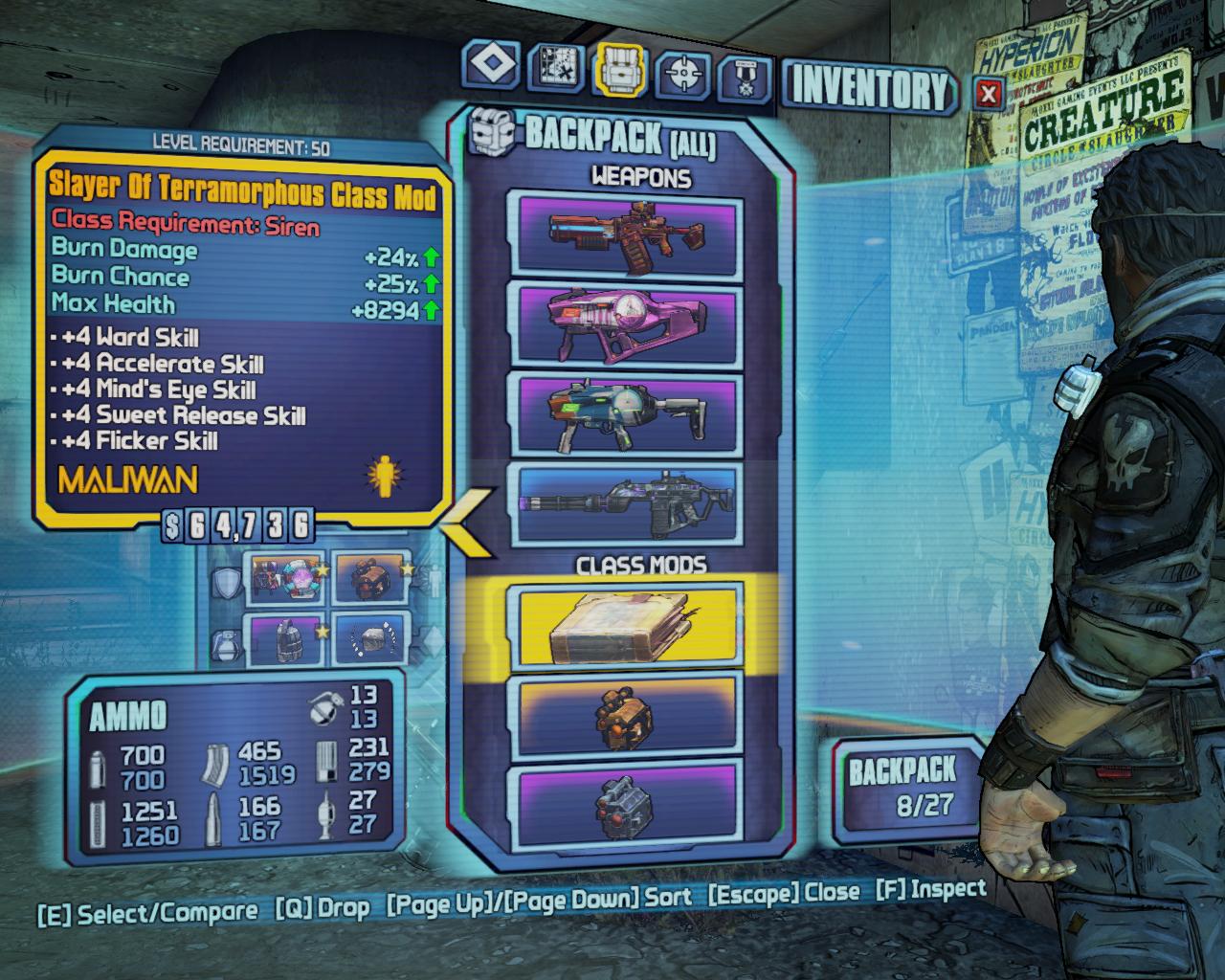Pick the pink Maliwan SMG slot
The height and width of the screenshot is (980, 1225).
click(x=630, y=327)
